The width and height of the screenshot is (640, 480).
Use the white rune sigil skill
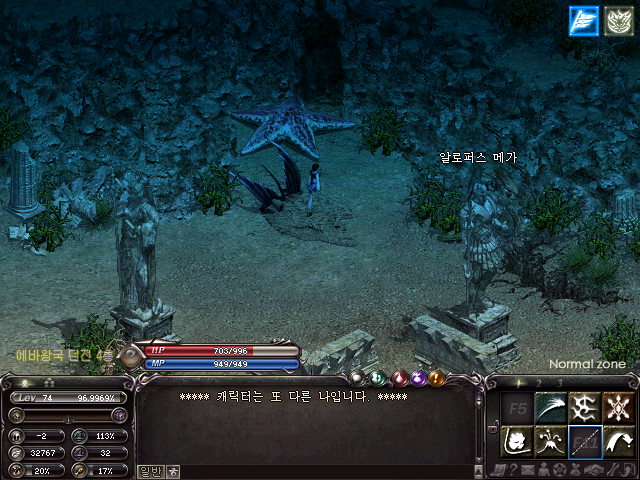[585, 407]
